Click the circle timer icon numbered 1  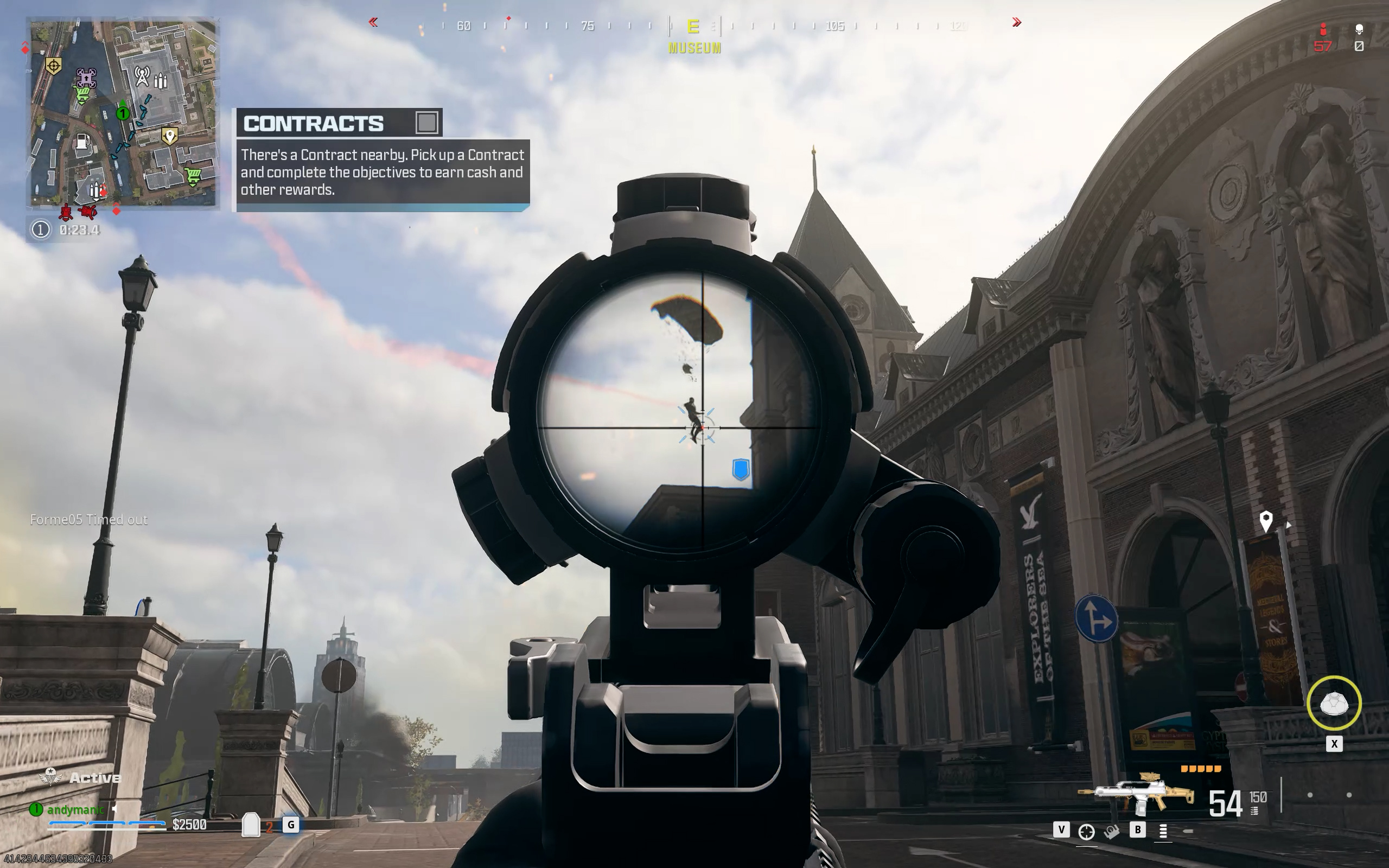point(40,229)
